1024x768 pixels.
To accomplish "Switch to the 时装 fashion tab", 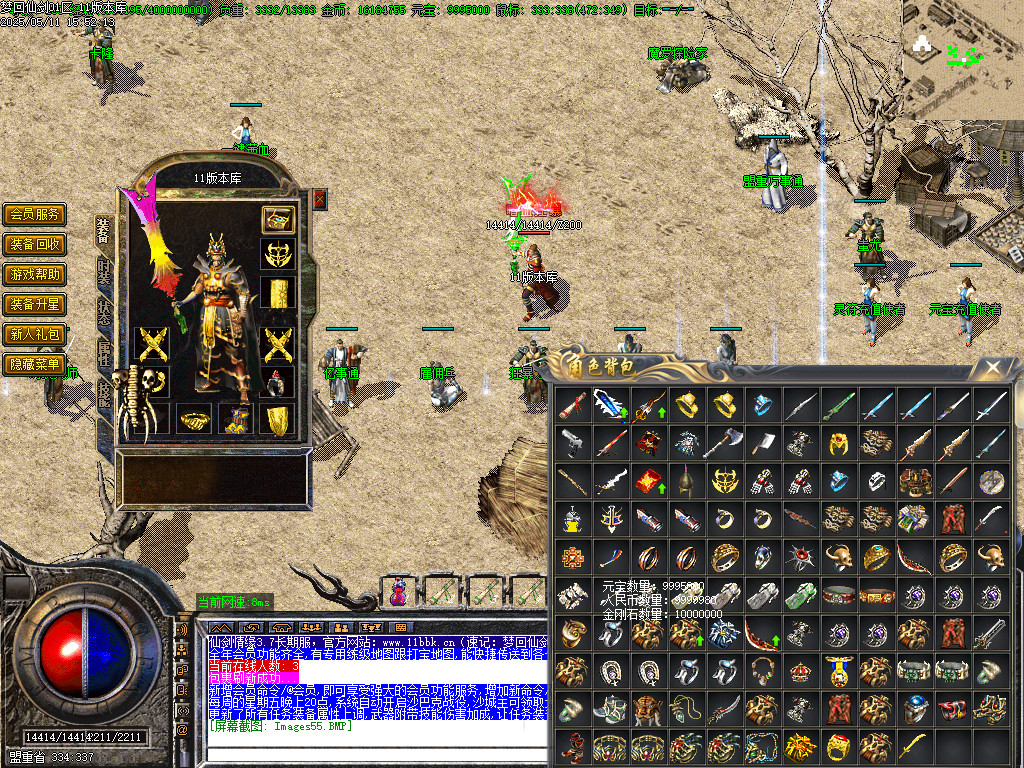I will coord(104,271).
